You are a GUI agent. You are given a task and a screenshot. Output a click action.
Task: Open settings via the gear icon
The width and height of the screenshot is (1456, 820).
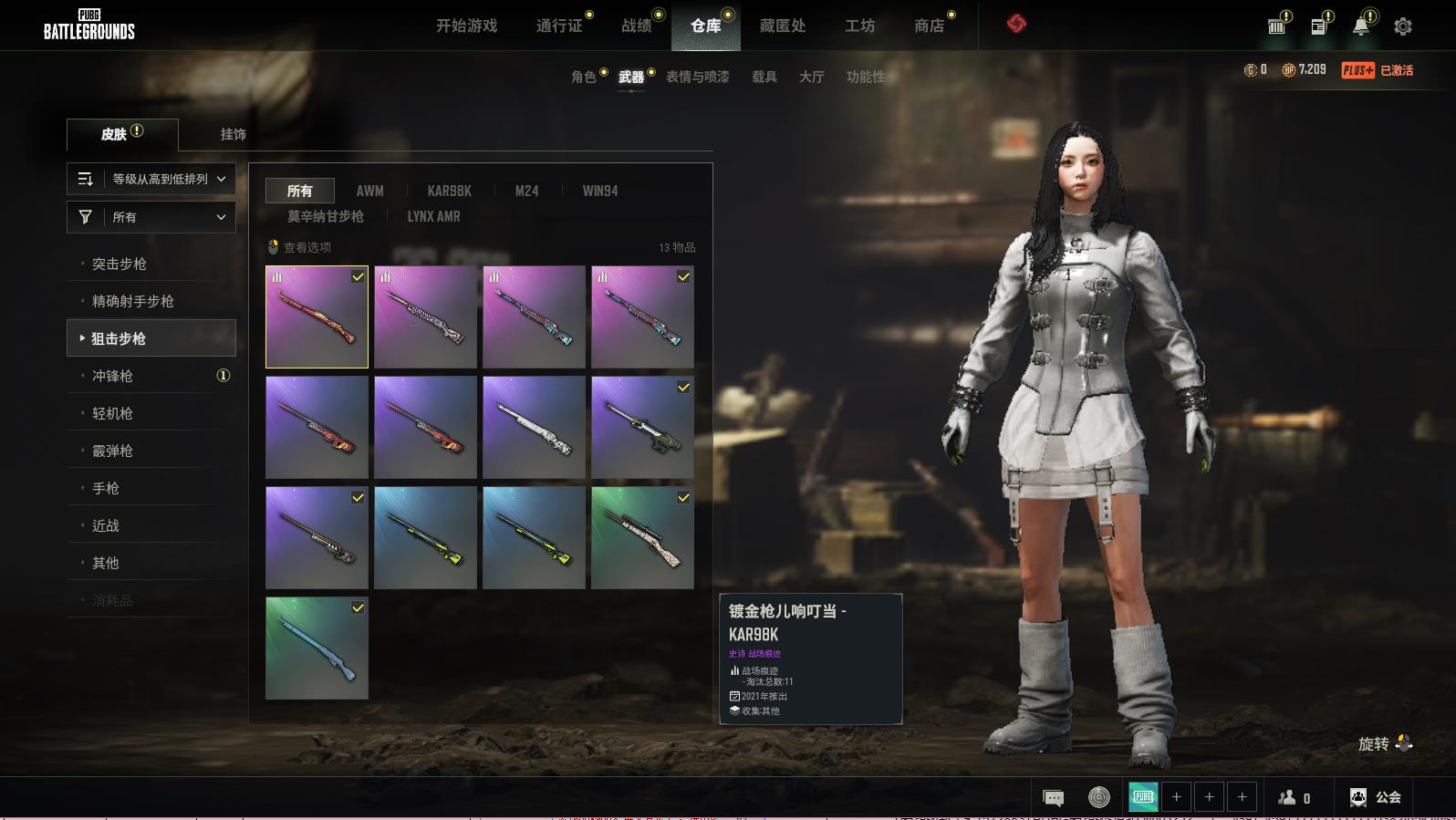coord(1403,26)
